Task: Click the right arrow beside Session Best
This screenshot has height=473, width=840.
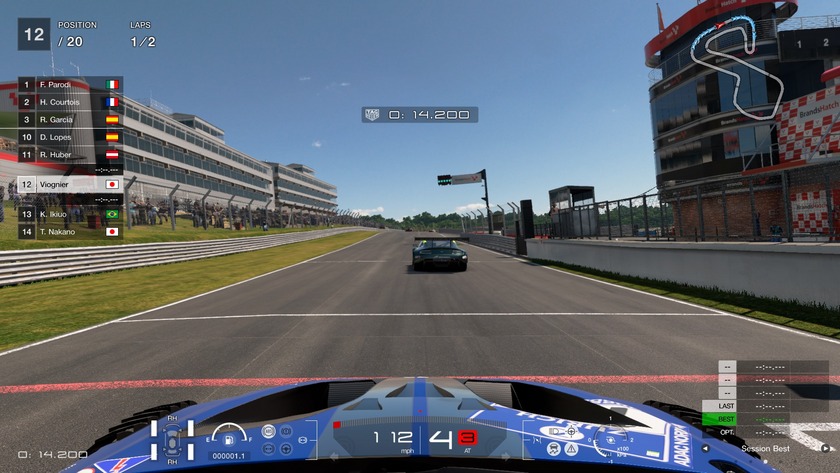Action: point(824,449)
